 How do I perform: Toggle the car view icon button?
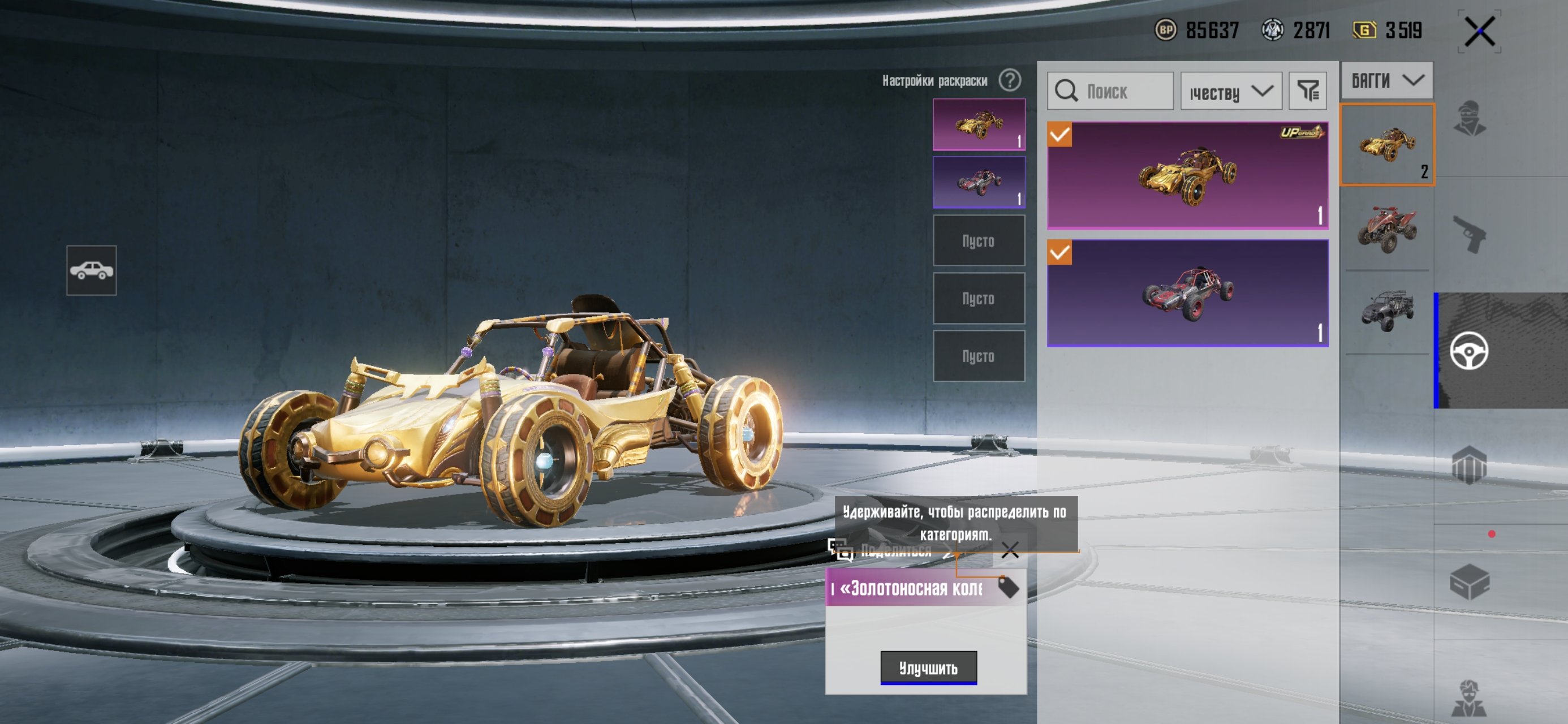91,270
